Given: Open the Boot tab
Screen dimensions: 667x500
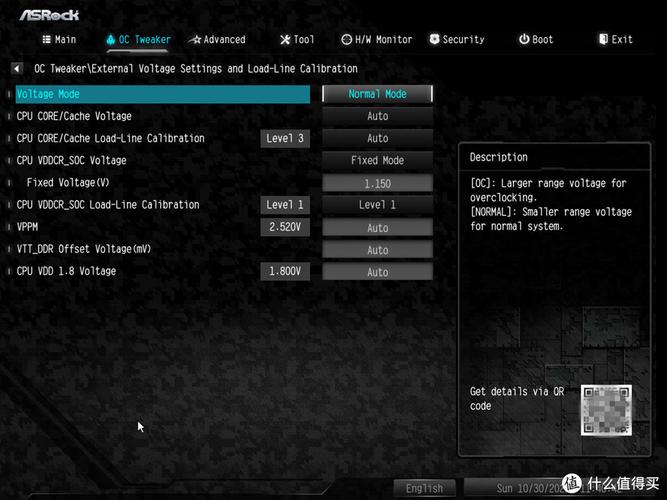Looking at the screenshot, I should [x=536, y=40].
